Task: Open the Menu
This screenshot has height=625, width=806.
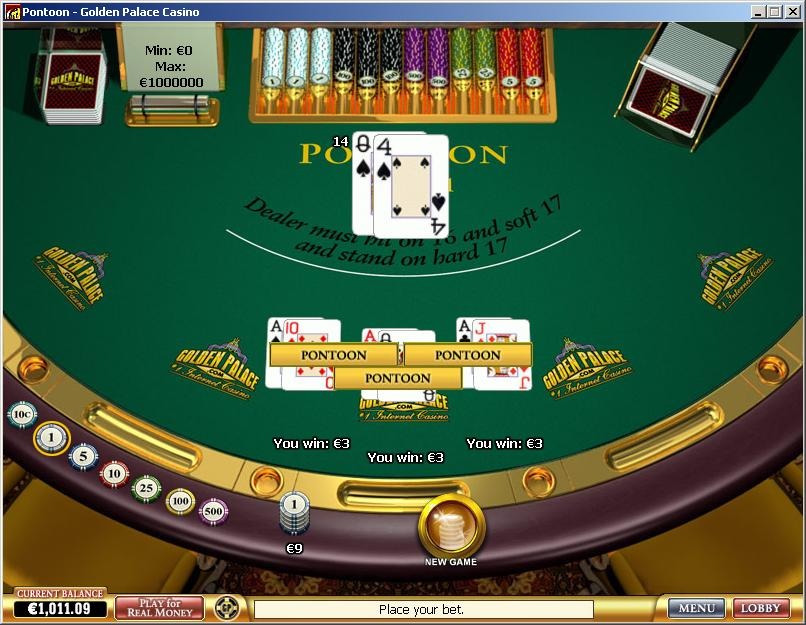Action: point(696,608)
